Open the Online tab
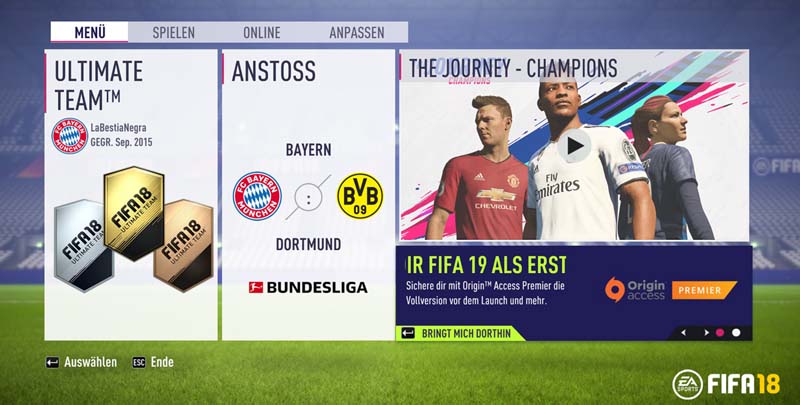Viewport: 800px width, 405px height. (x=261, y=32)
